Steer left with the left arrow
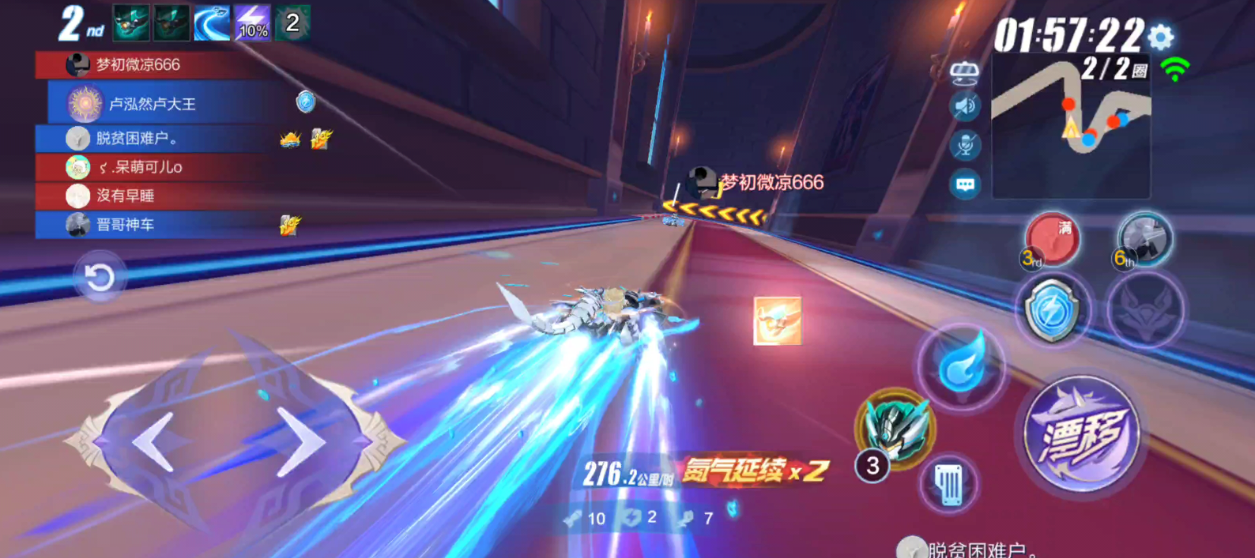 (154, 443)
